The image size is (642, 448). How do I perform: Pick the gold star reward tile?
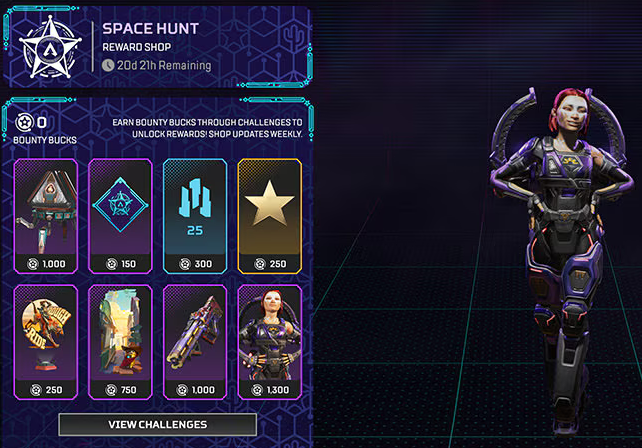tap(268, 215)
